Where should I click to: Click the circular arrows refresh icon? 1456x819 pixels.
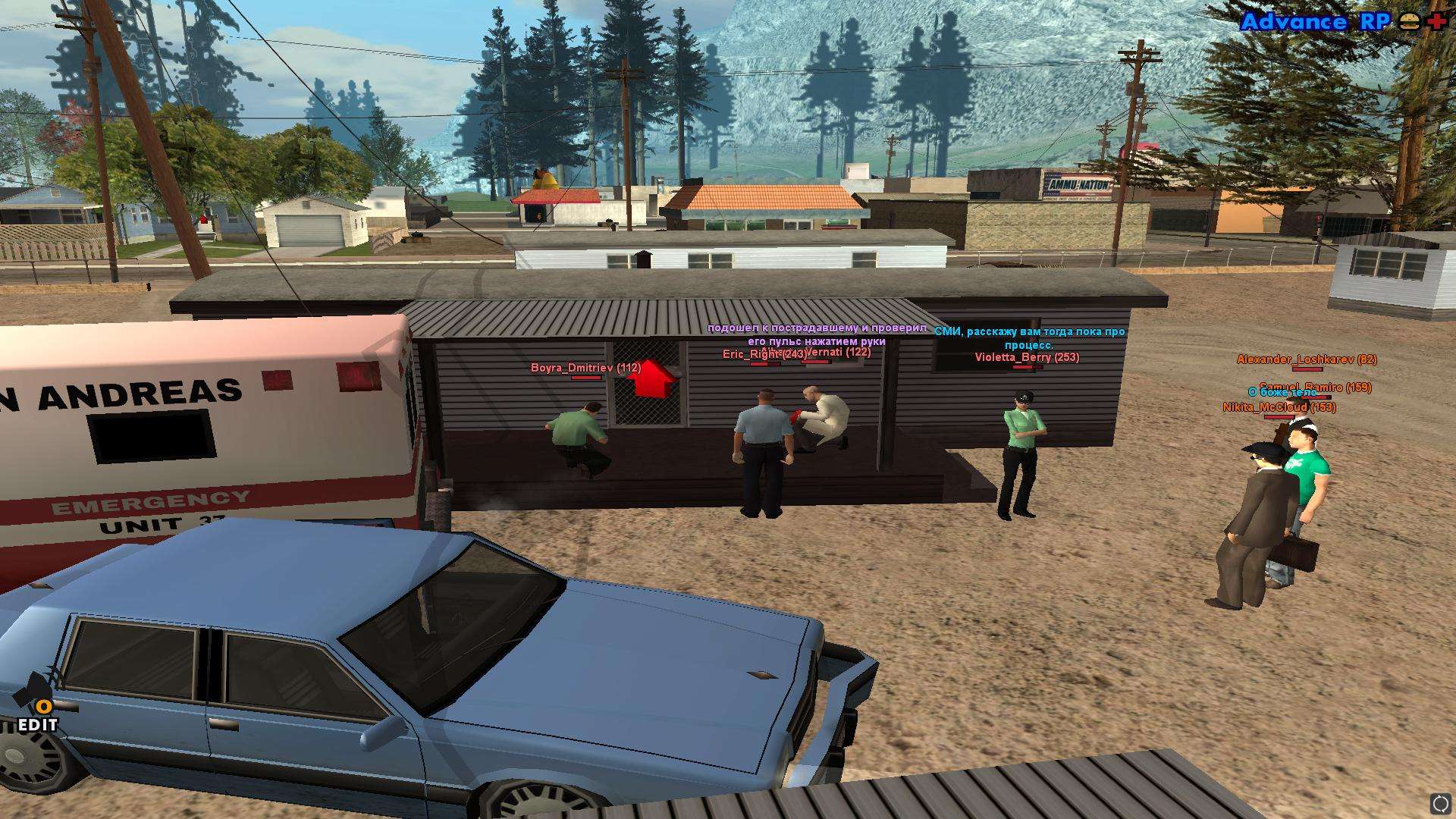[1439, 802]
